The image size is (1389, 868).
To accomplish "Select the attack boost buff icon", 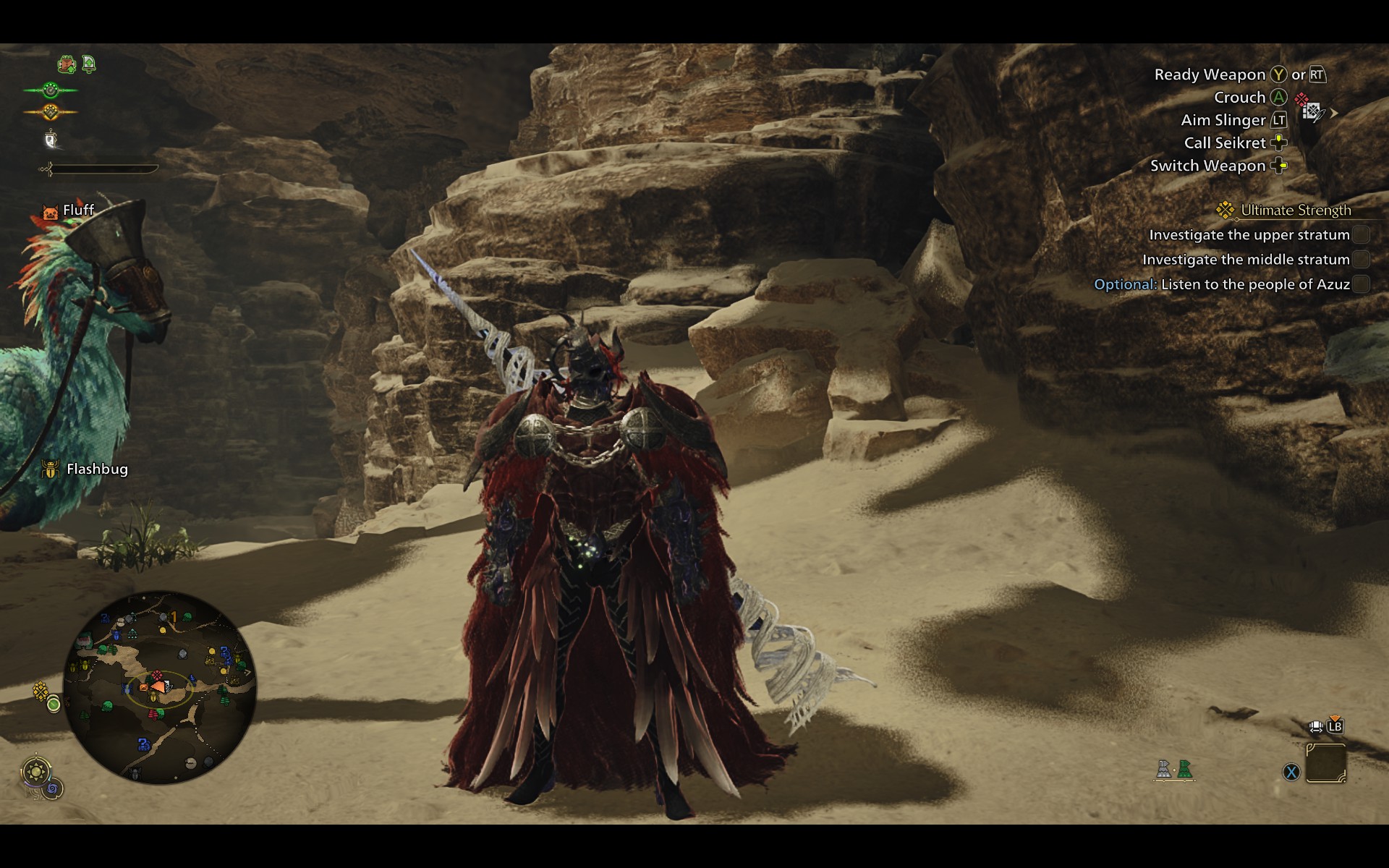I will tap(67, 64).
